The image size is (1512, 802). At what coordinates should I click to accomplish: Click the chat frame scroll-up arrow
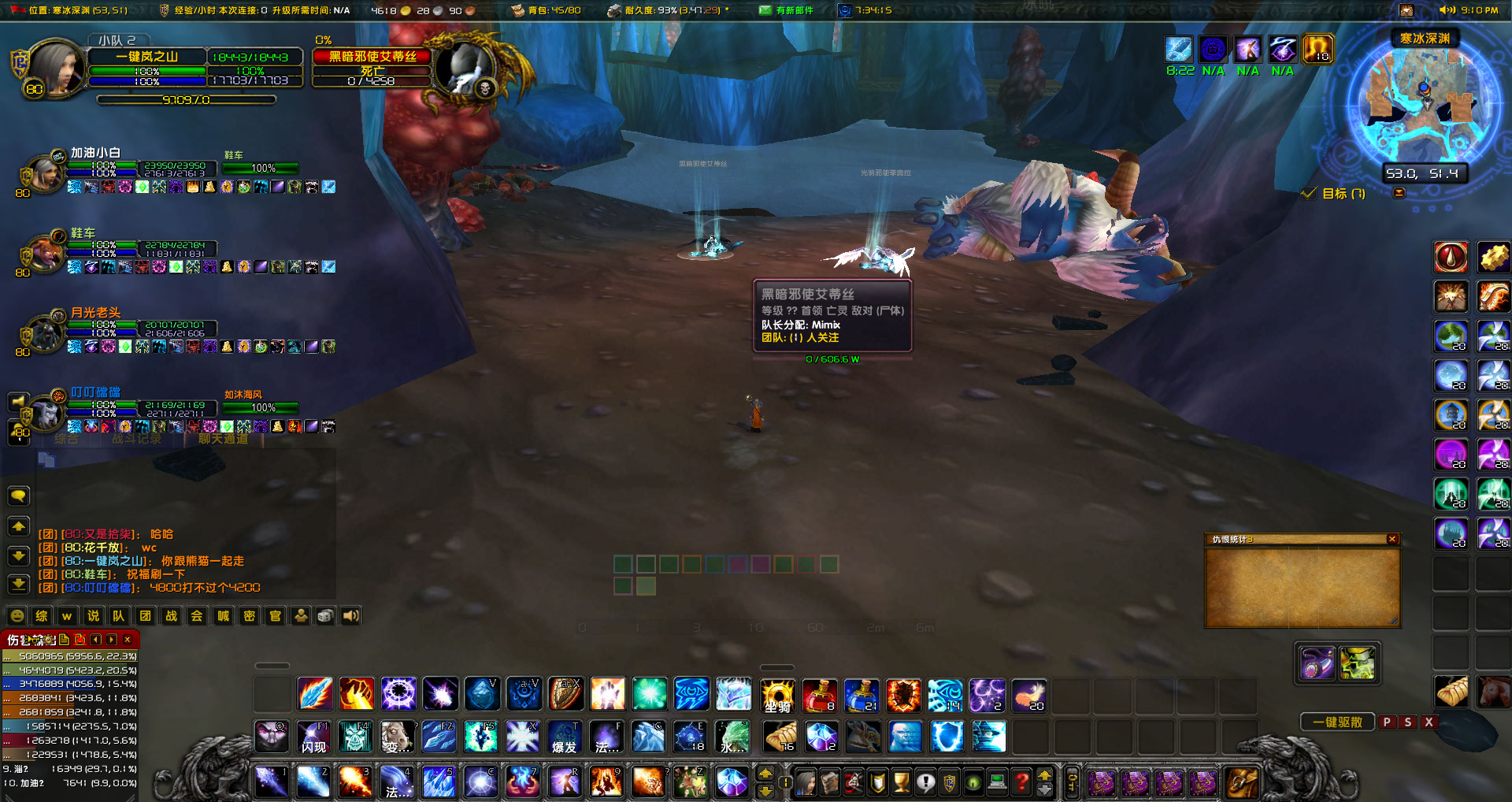pos(18,525)
